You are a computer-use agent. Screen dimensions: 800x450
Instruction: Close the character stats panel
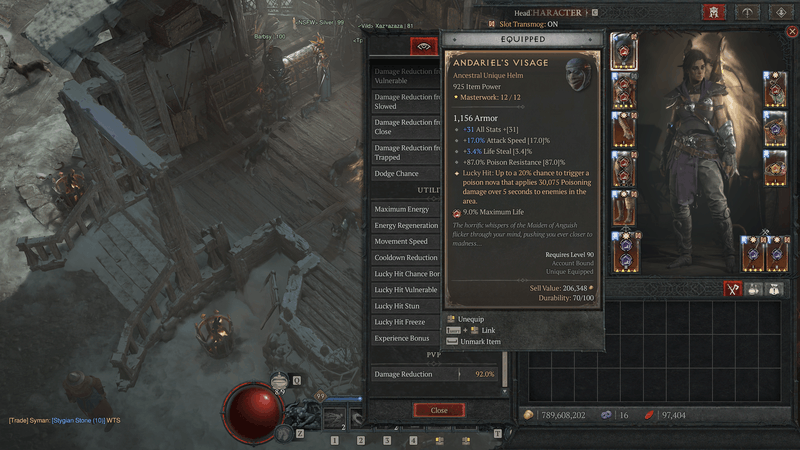click(439, 410)
